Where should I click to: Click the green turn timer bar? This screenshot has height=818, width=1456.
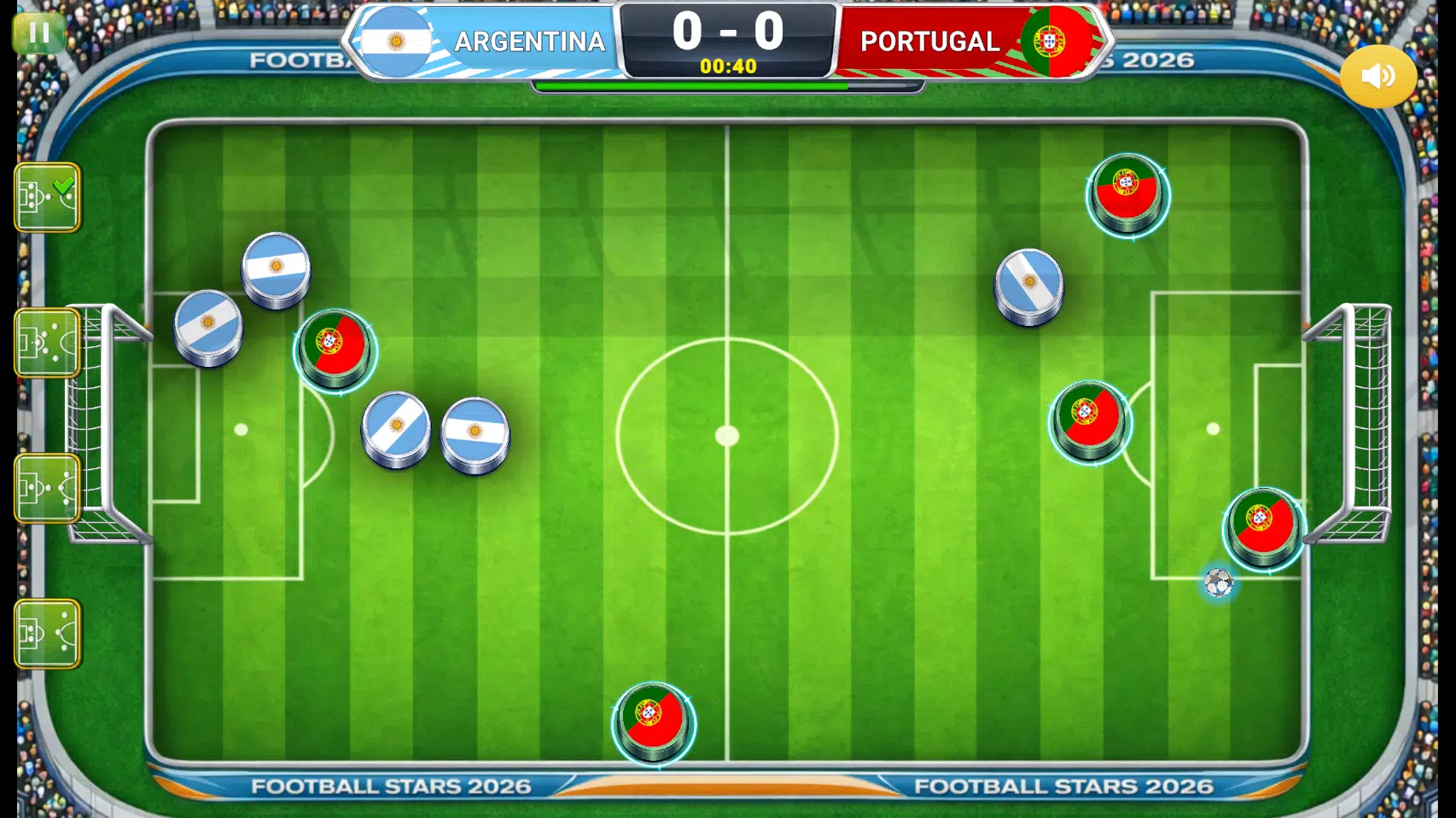tap(691, 87)
